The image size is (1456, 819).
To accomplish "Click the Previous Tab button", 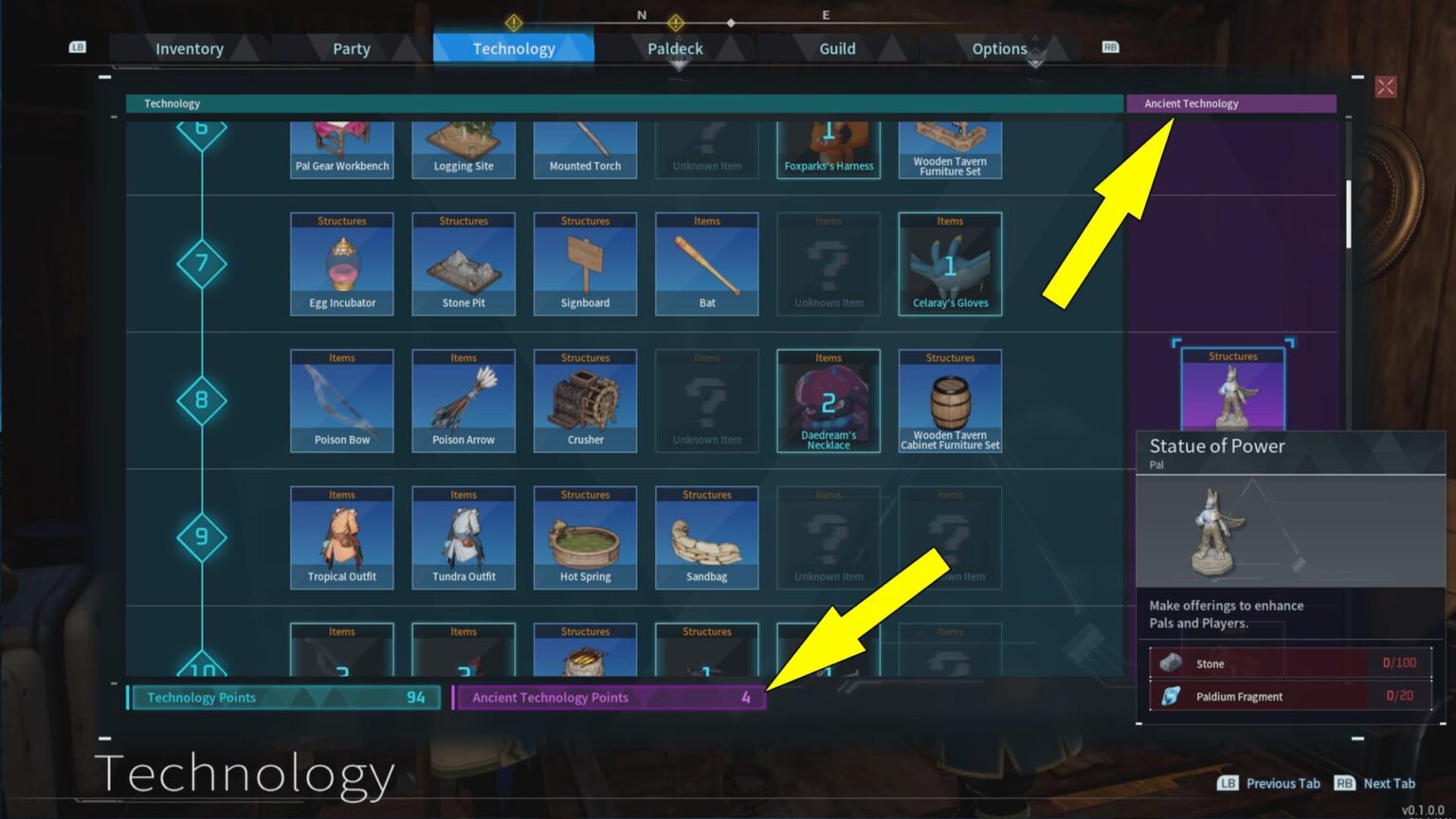I will pyautogui.click(x=1270, y=783).
